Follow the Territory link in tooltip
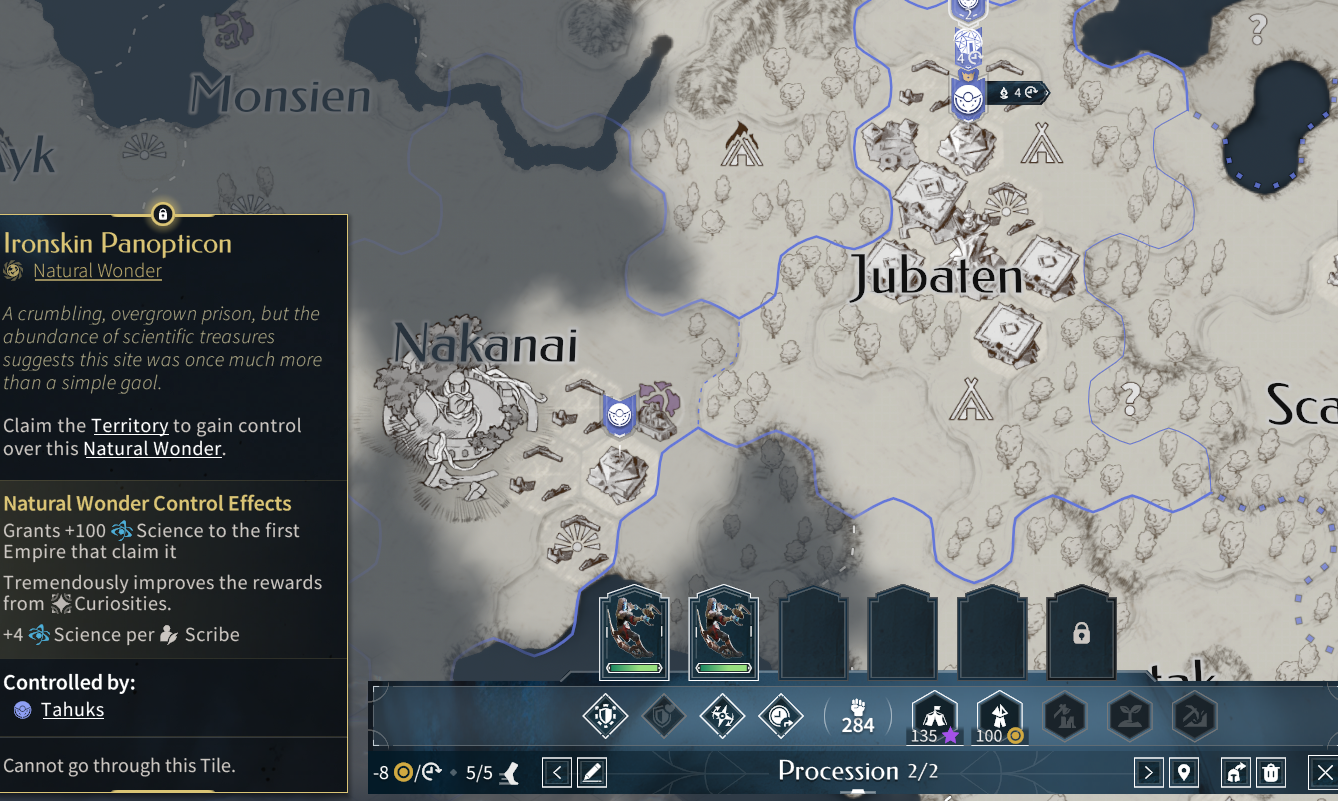The width and height of the screenshot is (1338, 801). pos(129,426)
